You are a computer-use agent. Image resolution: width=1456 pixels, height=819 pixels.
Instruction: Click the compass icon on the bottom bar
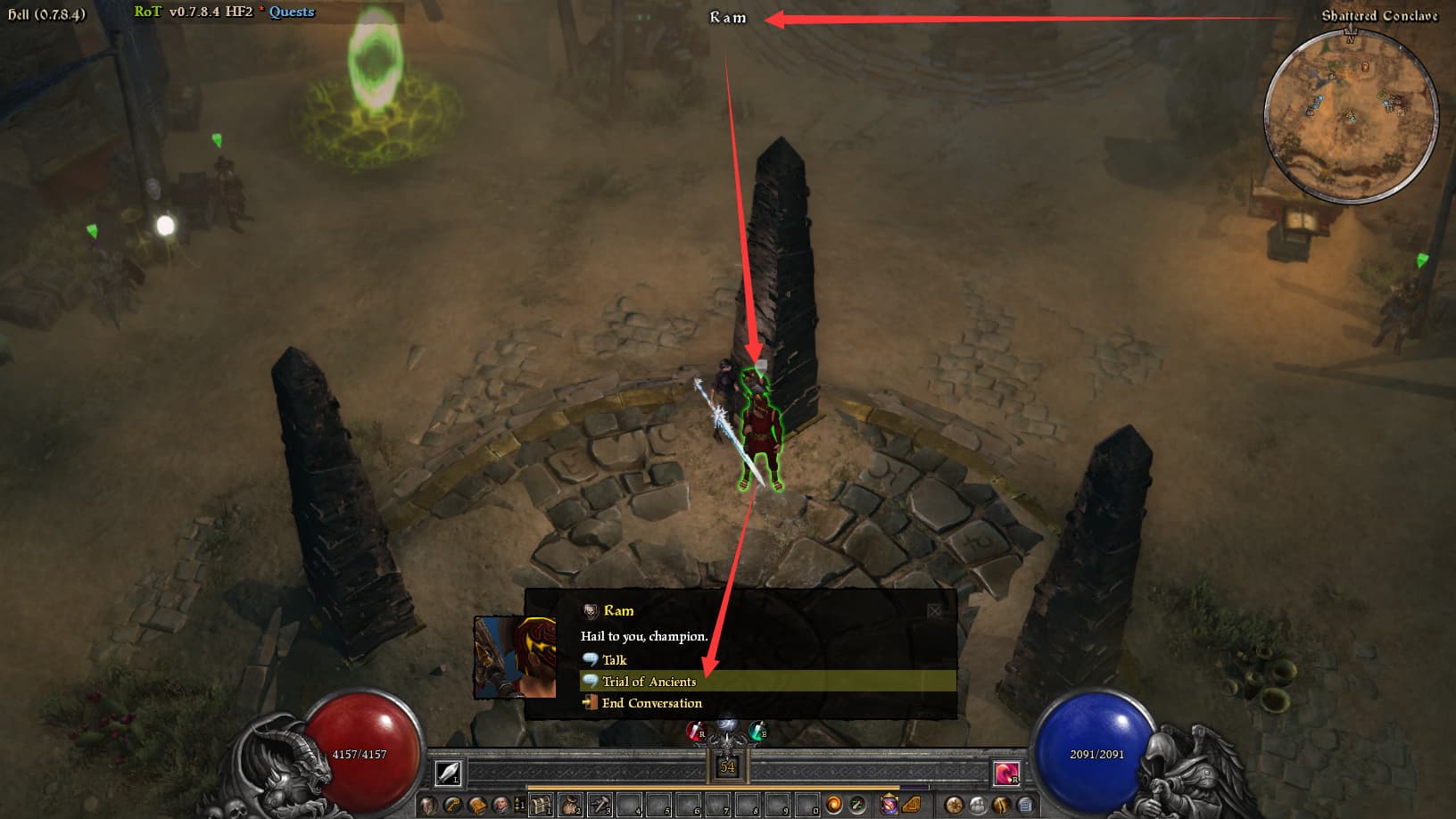(x=955, y=805)
